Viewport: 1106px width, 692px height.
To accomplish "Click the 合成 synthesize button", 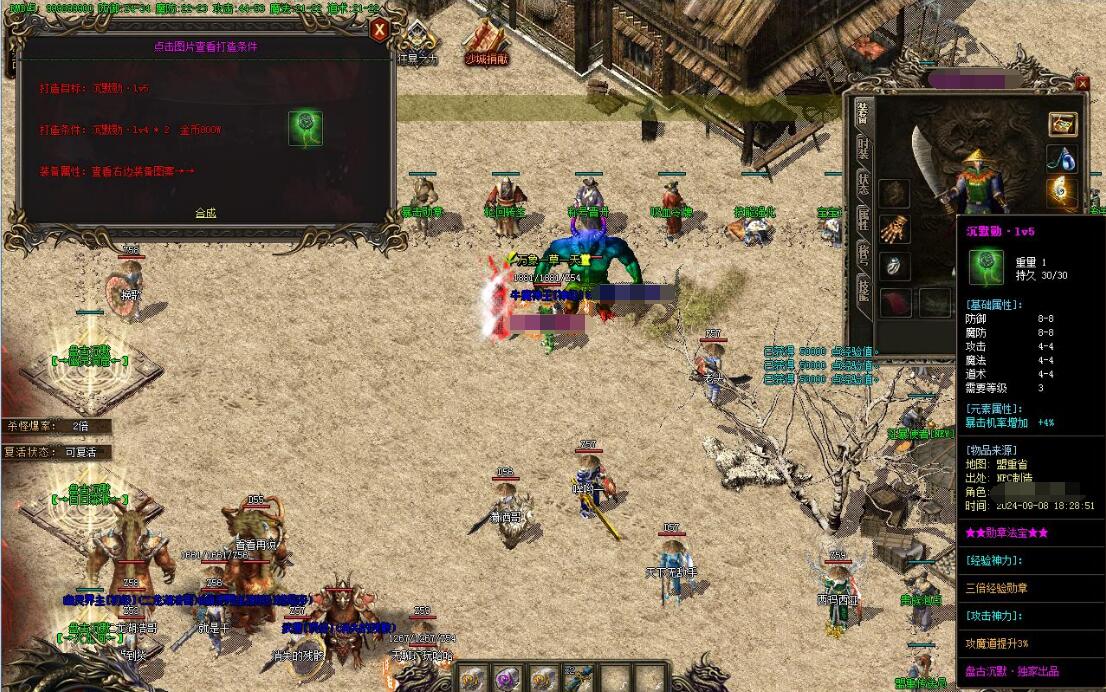I will (205, 213).
